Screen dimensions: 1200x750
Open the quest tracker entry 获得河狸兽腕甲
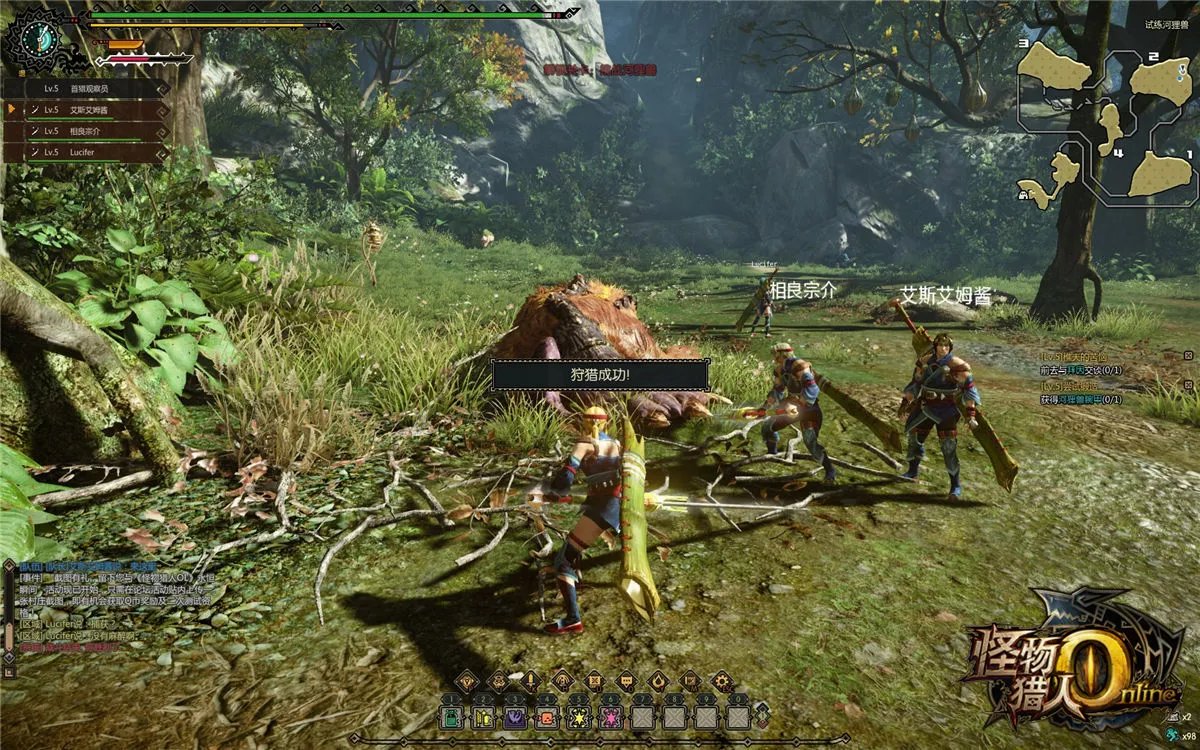(1080, 399)
